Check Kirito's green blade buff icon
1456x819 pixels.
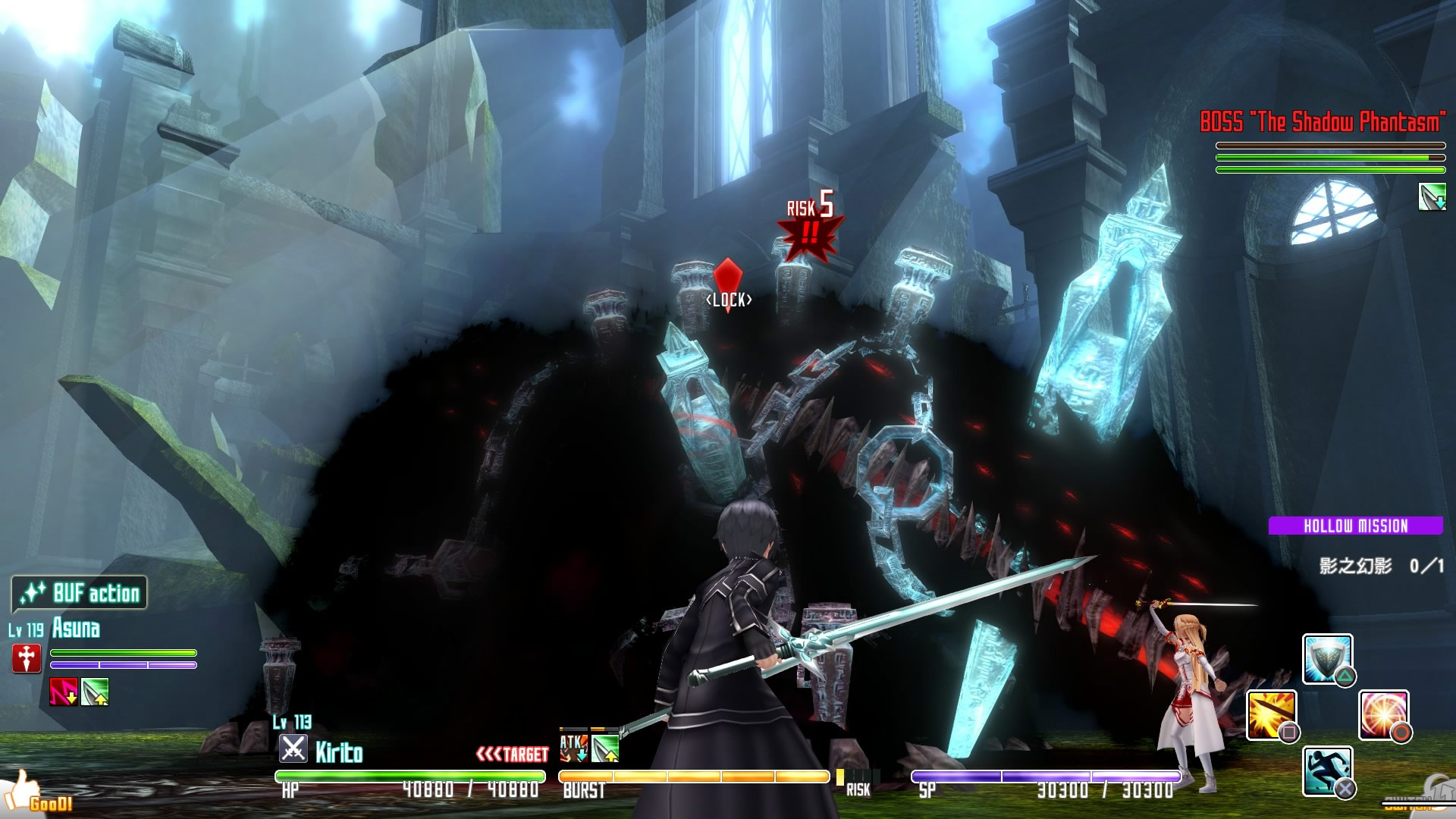pos(605,748)
